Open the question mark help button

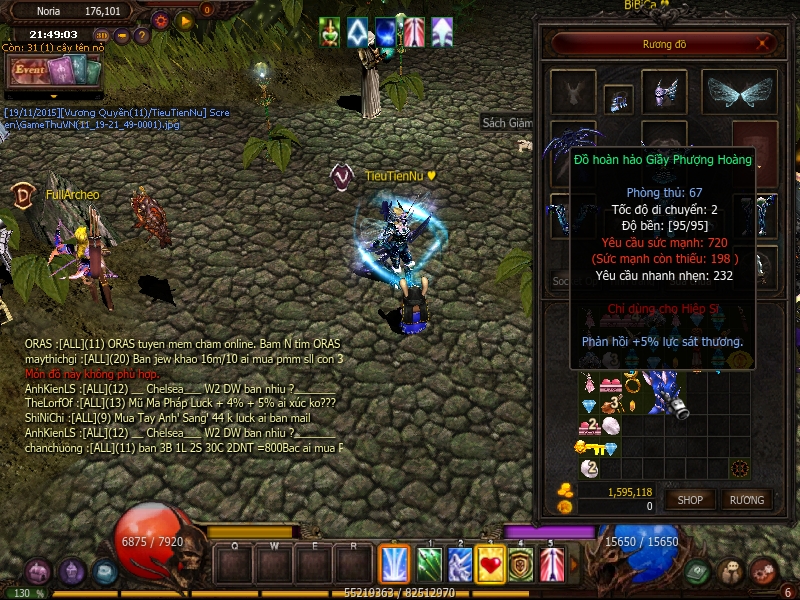[142, 36]
